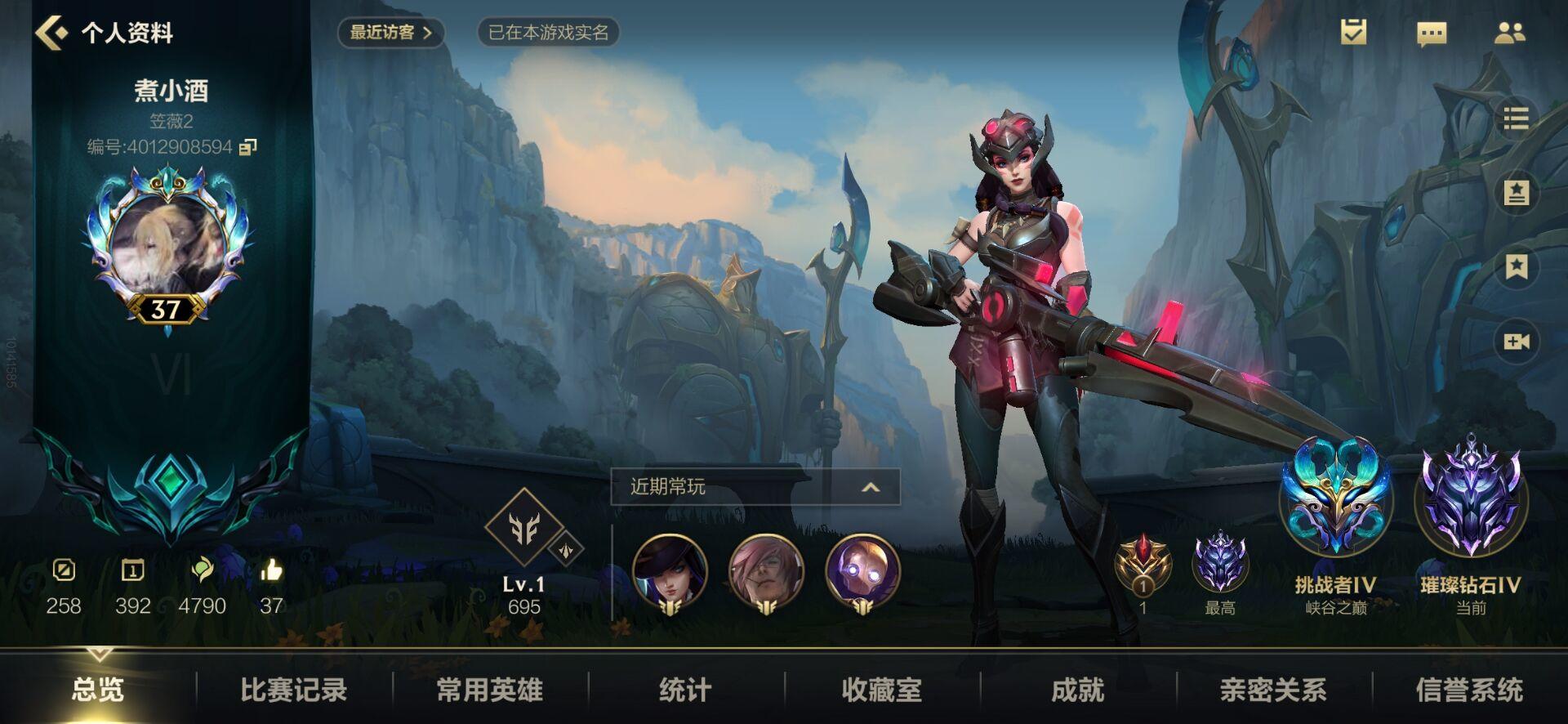1568x724 pixels.
Task: Open the tasks checklist icon in top right
Action: point(1352,31)
